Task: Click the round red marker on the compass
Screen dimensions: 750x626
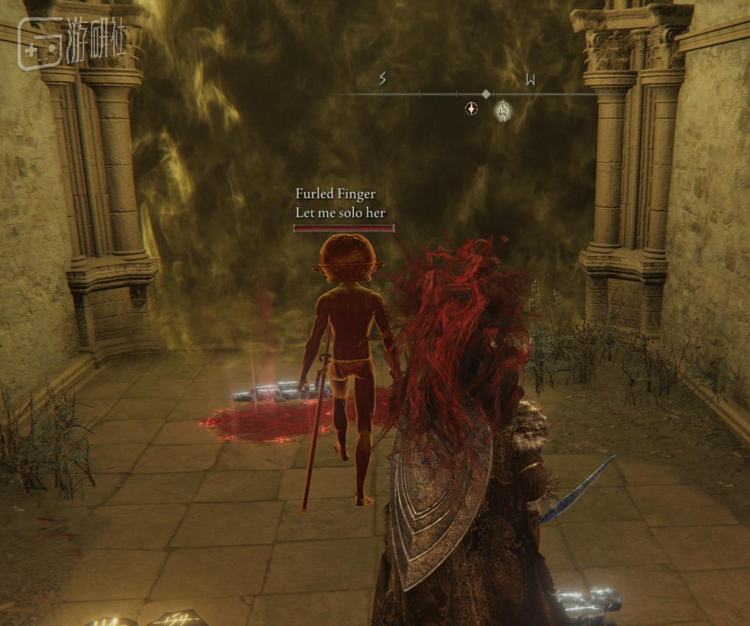Action: click(471, 108)
